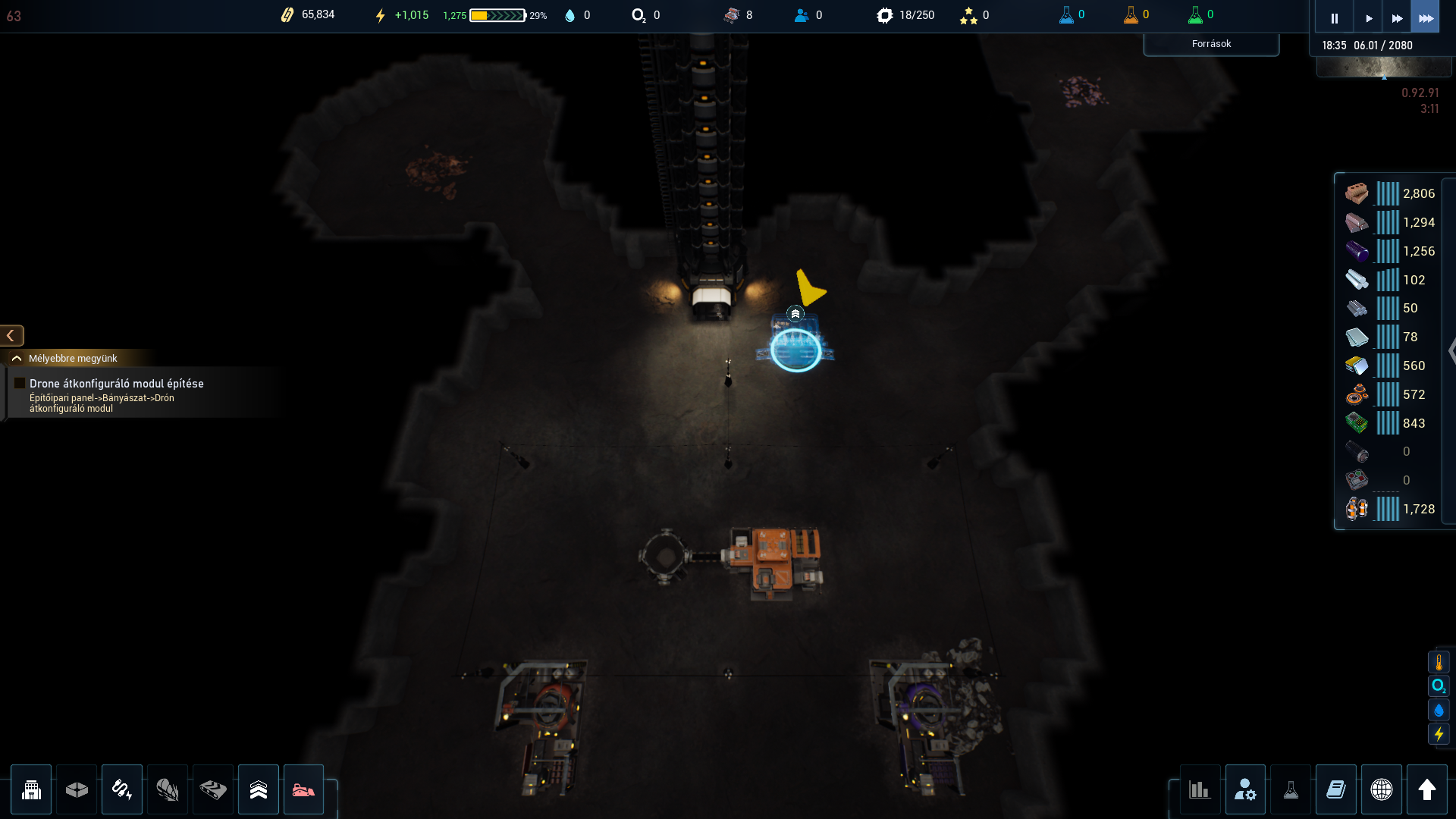Open the colonist management panel
Image resolution: width=1456 pixels, height=819 pixels.
click(x=1245, y=789)
